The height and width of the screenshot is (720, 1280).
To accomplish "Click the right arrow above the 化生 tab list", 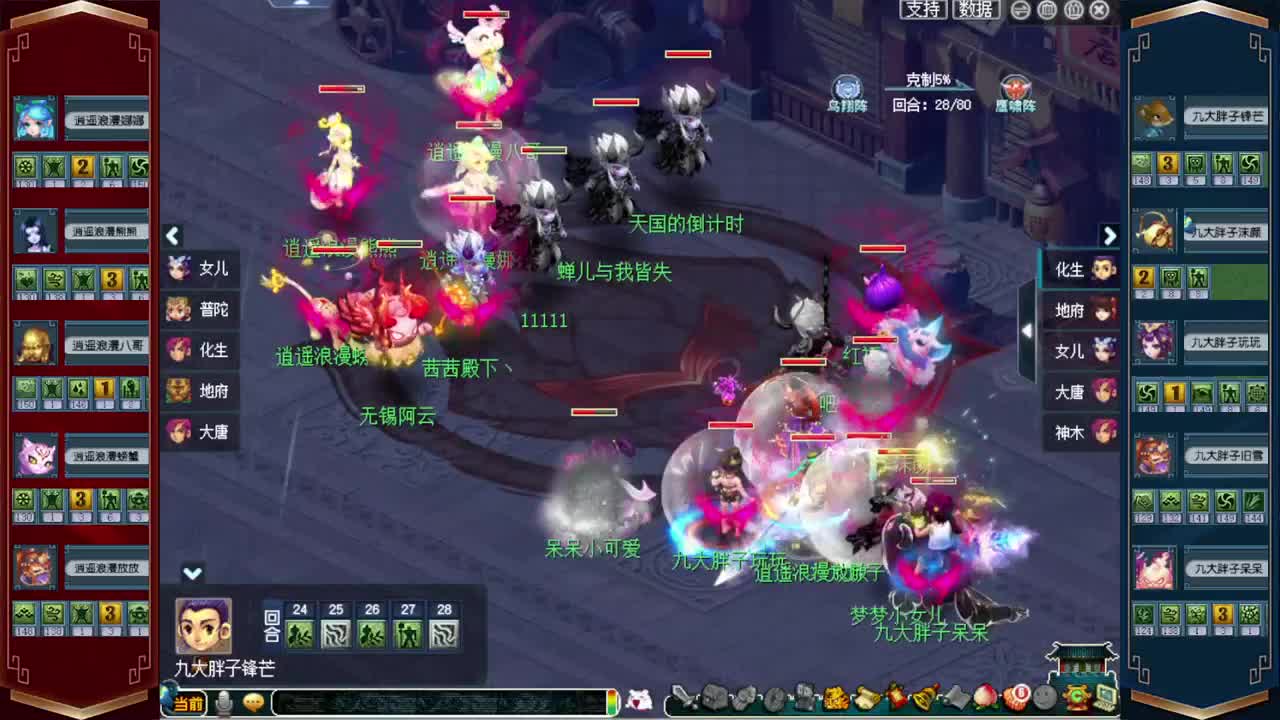I will click(x=1110, y=236).
